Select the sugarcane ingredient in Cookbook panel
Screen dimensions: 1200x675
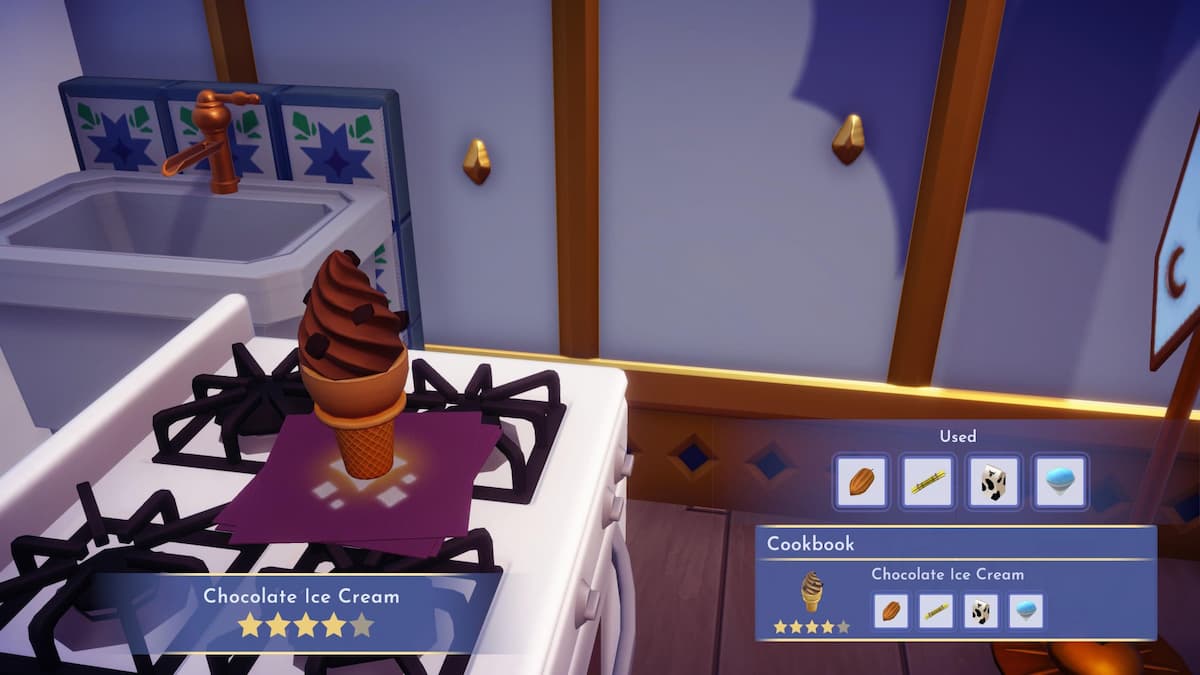pos(935,610)
